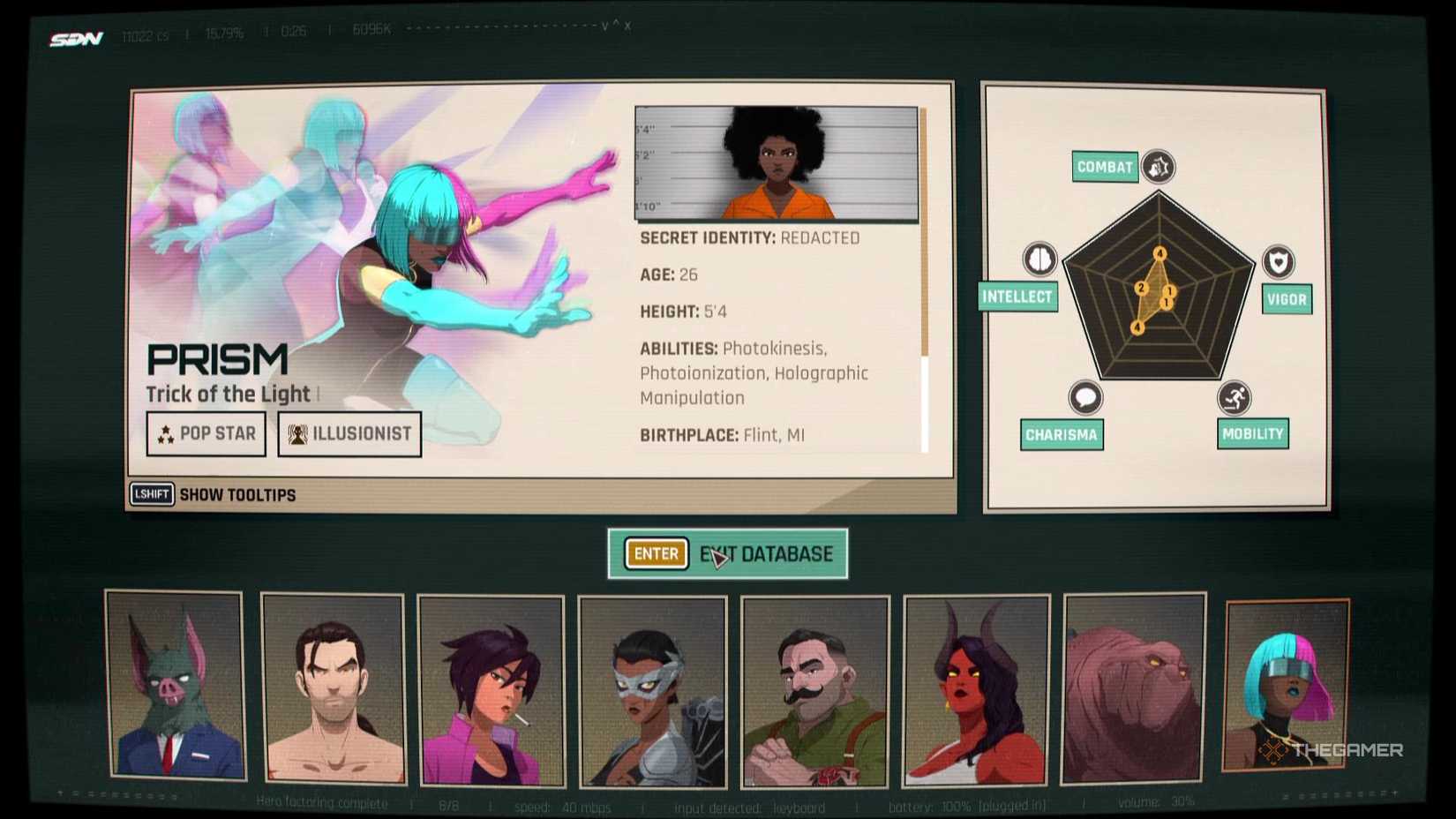This screenshot has height=819, width=1456.
Task: Click Prism's mugshot photo
Action: 775,163
